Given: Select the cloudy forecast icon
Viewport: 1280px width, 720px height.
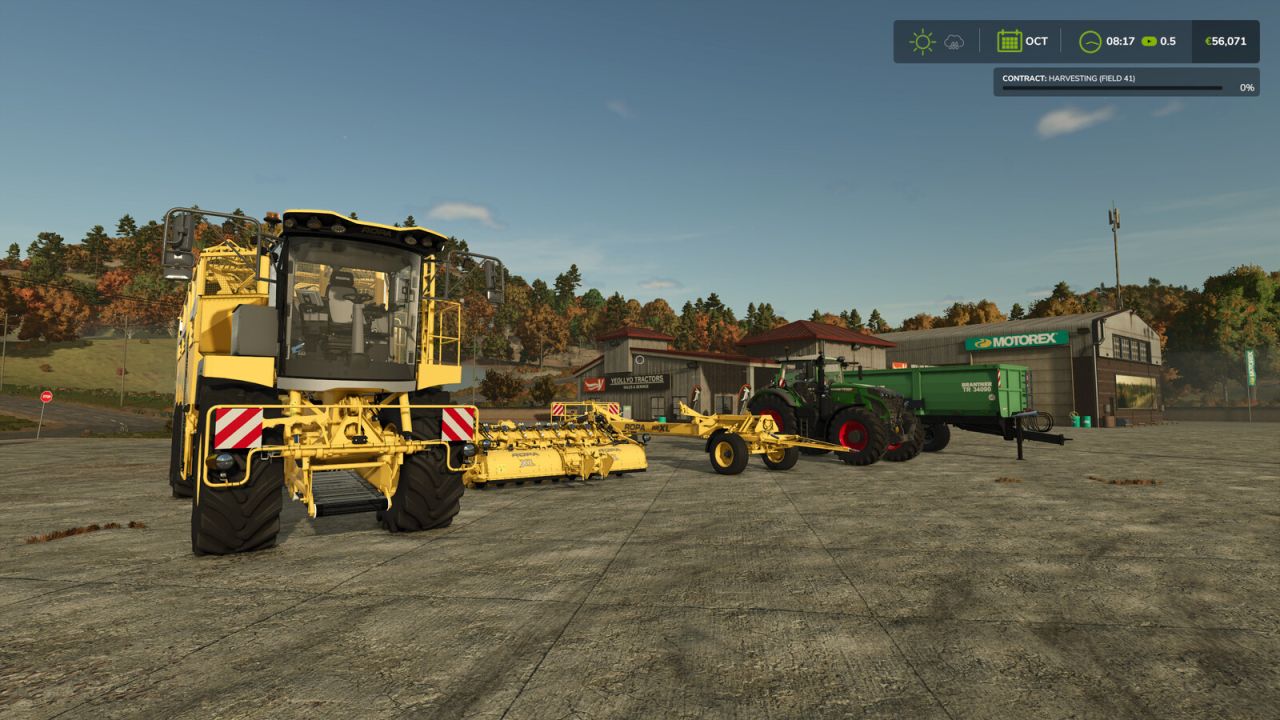Looking at the screenshot, I should tap(954, 42).
